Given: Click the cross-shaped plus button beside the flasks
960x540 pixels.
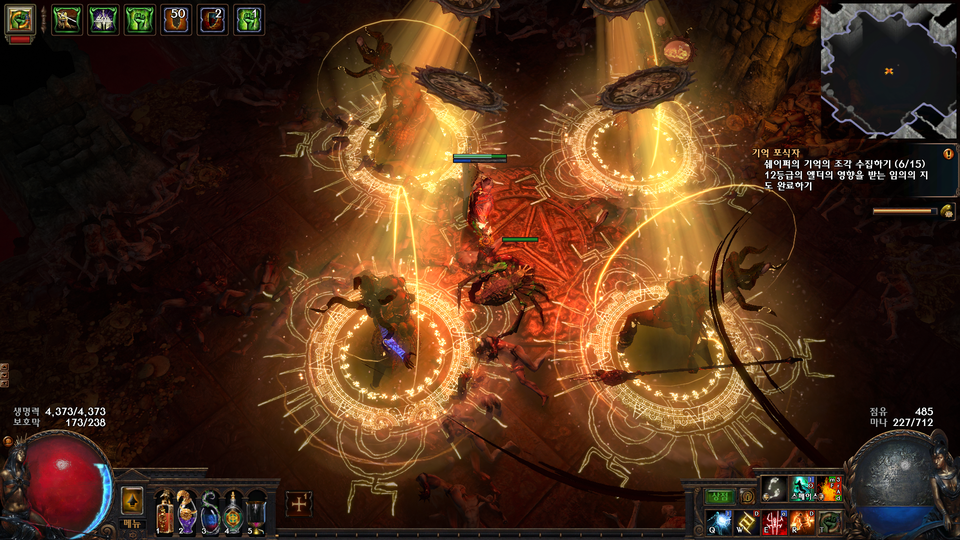Looking at the screenshot, I should pos(299,504).
